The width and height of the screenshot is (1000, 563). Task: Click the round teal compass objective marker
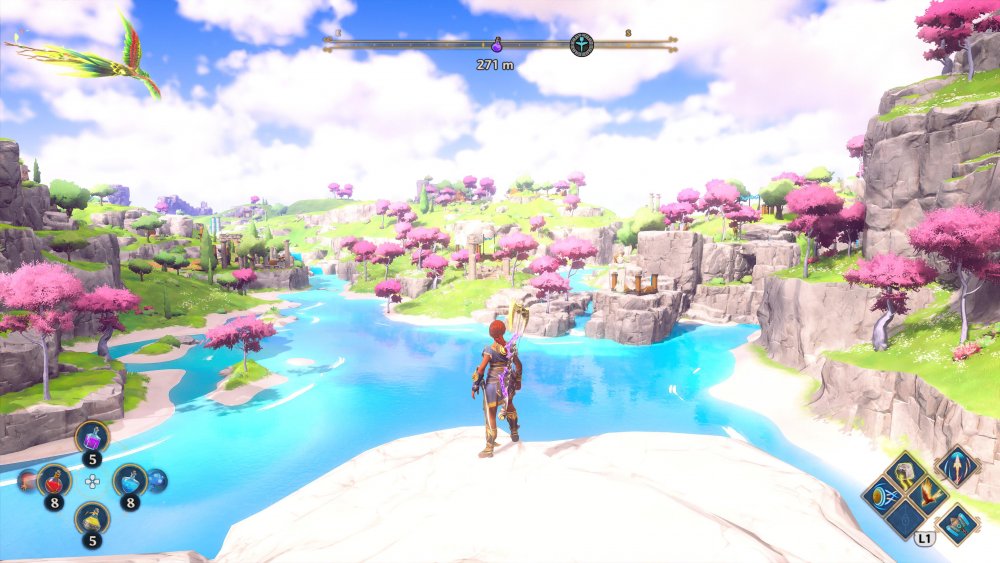pyautogui.click(x=581, y=45)
